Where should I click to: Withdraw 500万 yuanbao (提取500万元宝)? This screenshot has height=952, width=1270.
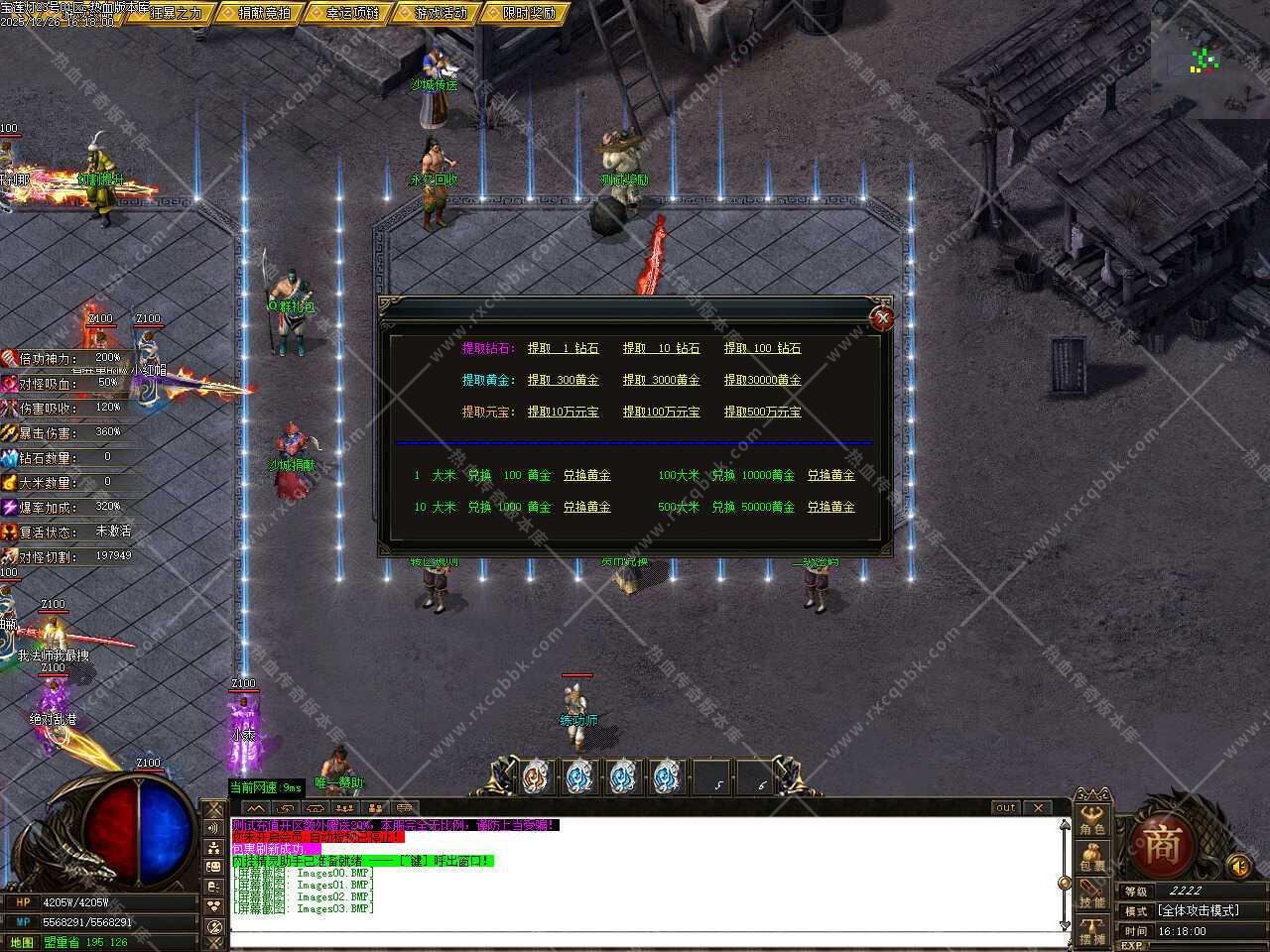pyautogui.click(x=762, y=412)
